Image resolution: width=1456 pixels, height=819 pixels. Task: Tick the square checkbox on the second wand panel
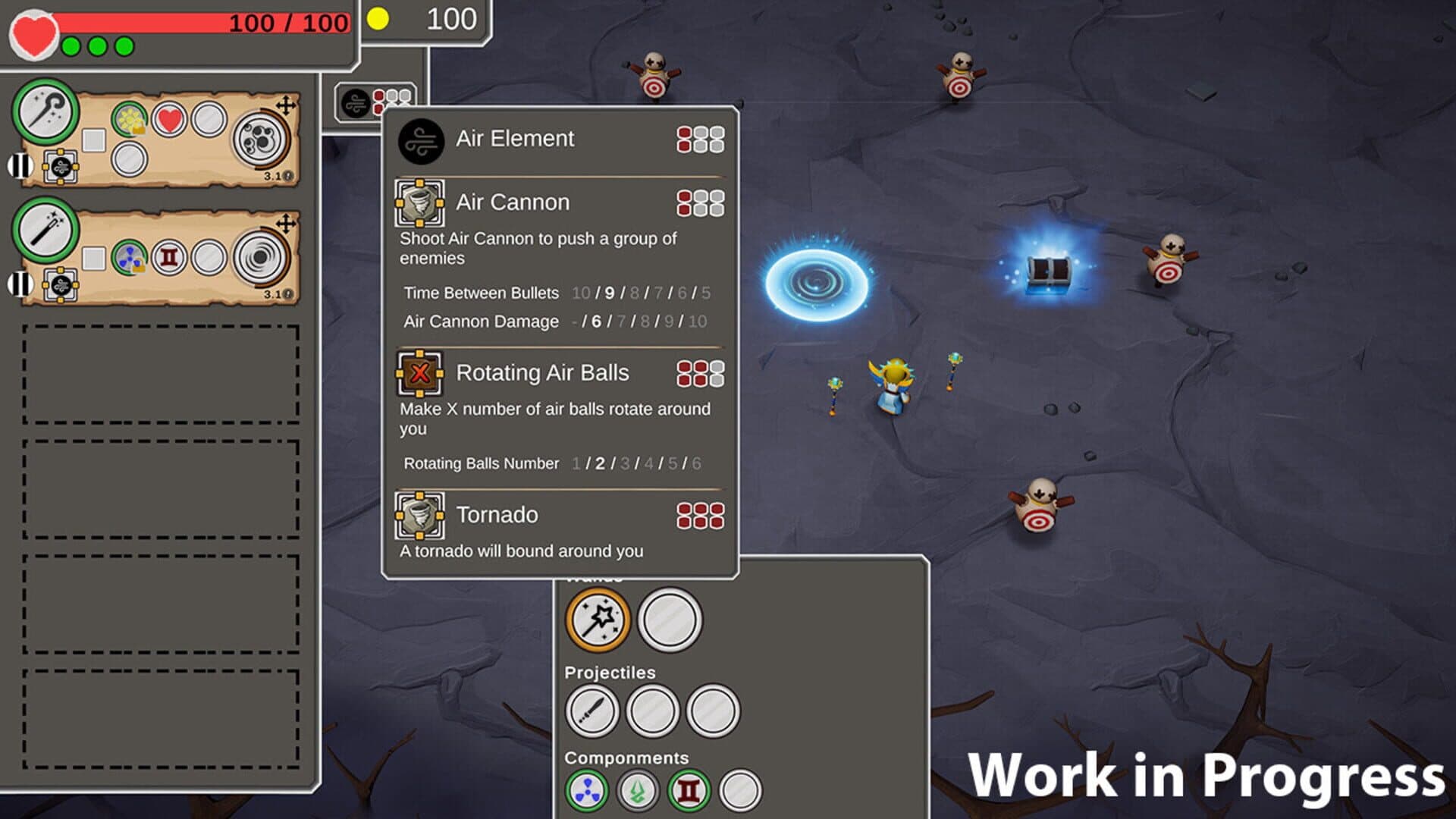pyautogui.click(x=94, y=258)
